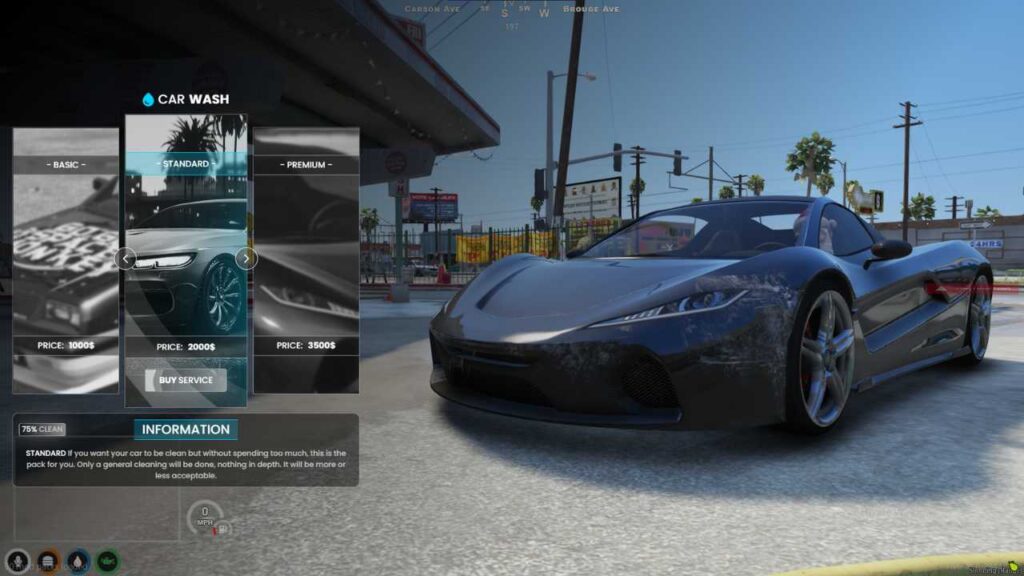Buy the Standard car wash service
The image size is (1024, 576).
[186, 380]
